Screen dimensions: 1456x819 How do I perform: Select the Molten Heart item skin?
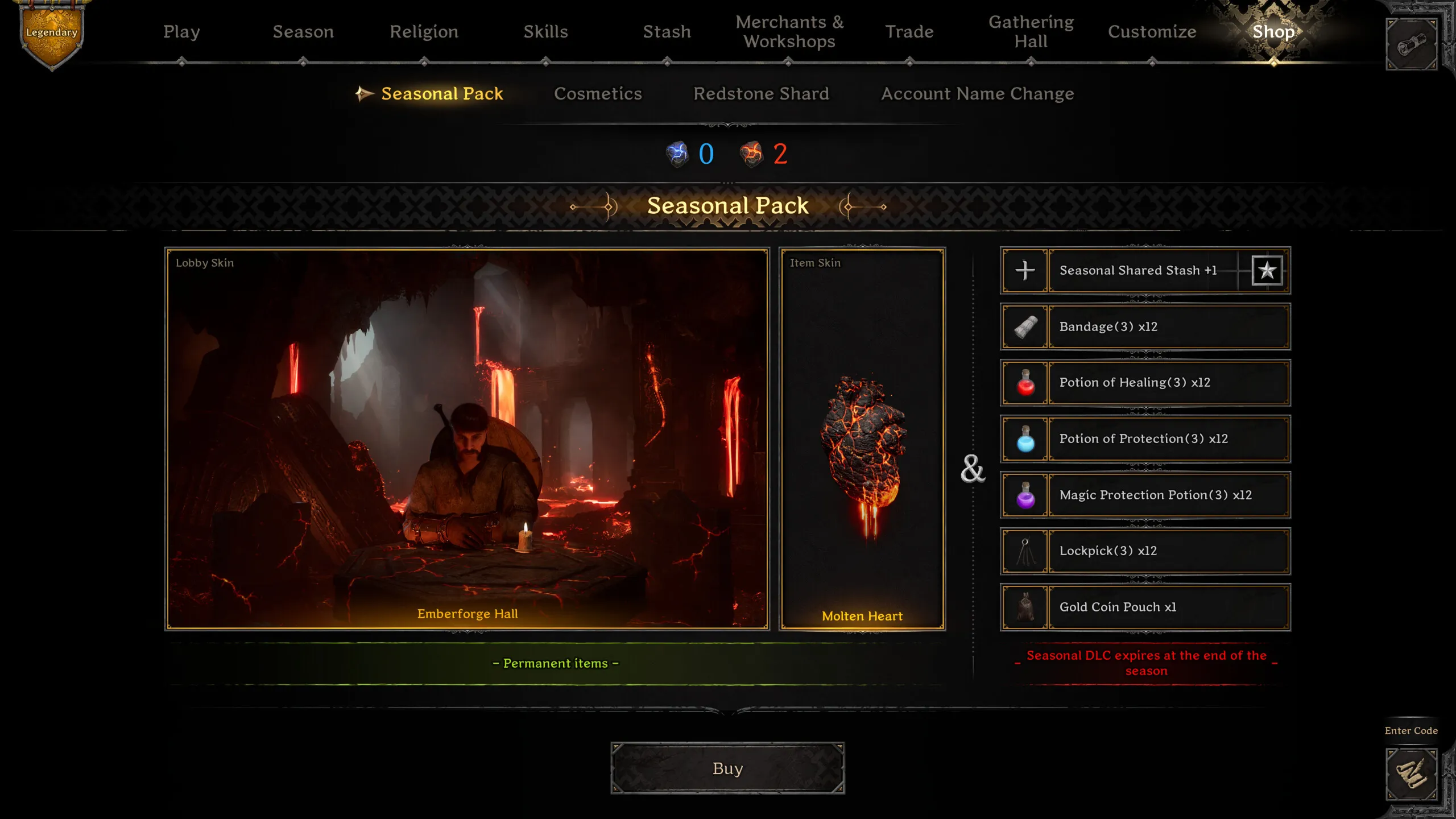tap(862, 439)
